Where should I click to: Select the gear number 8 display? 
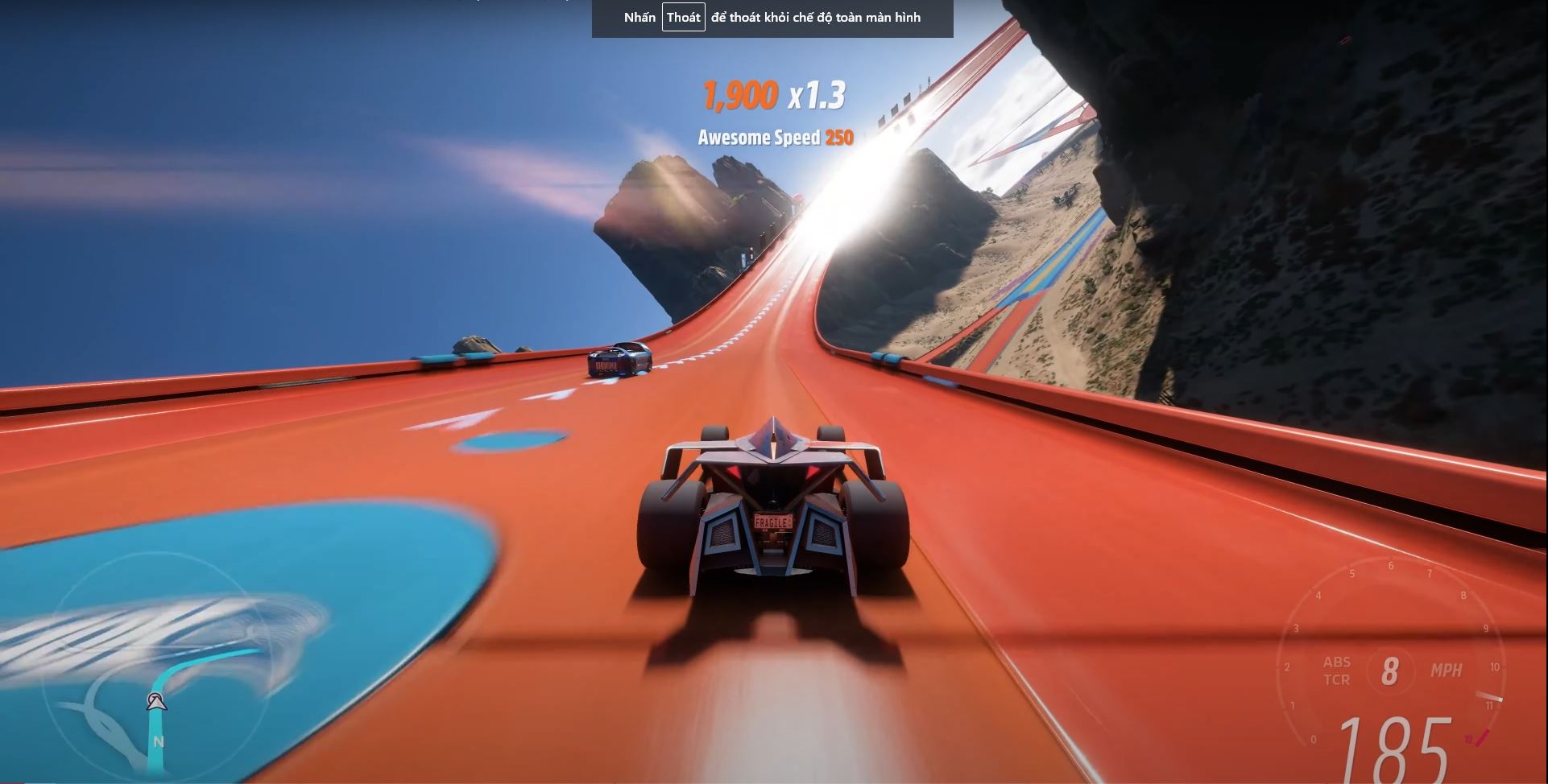click(x=1391, y=671)
